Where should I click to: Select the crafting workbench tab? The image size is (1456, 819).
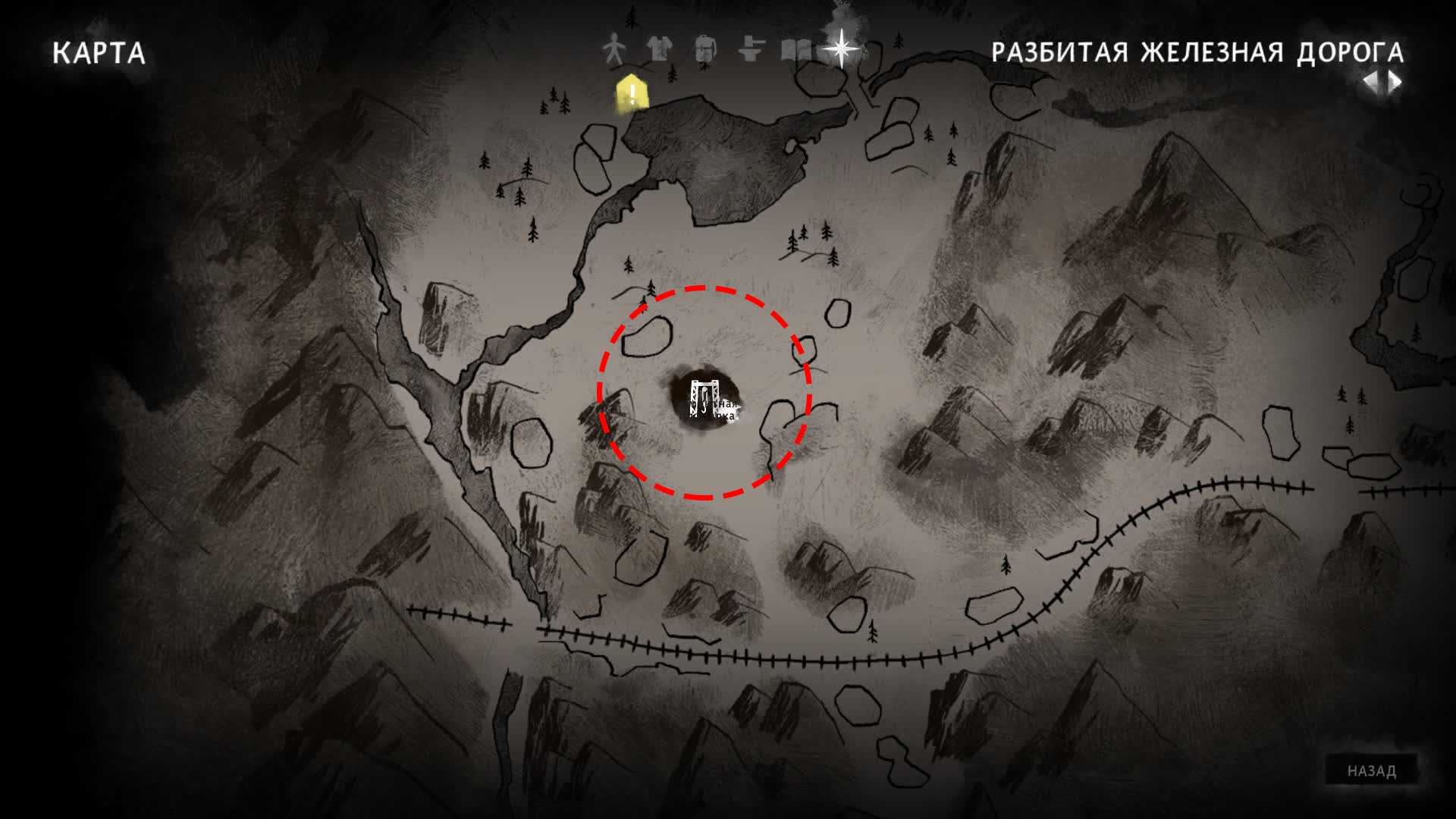click(749, 50)
